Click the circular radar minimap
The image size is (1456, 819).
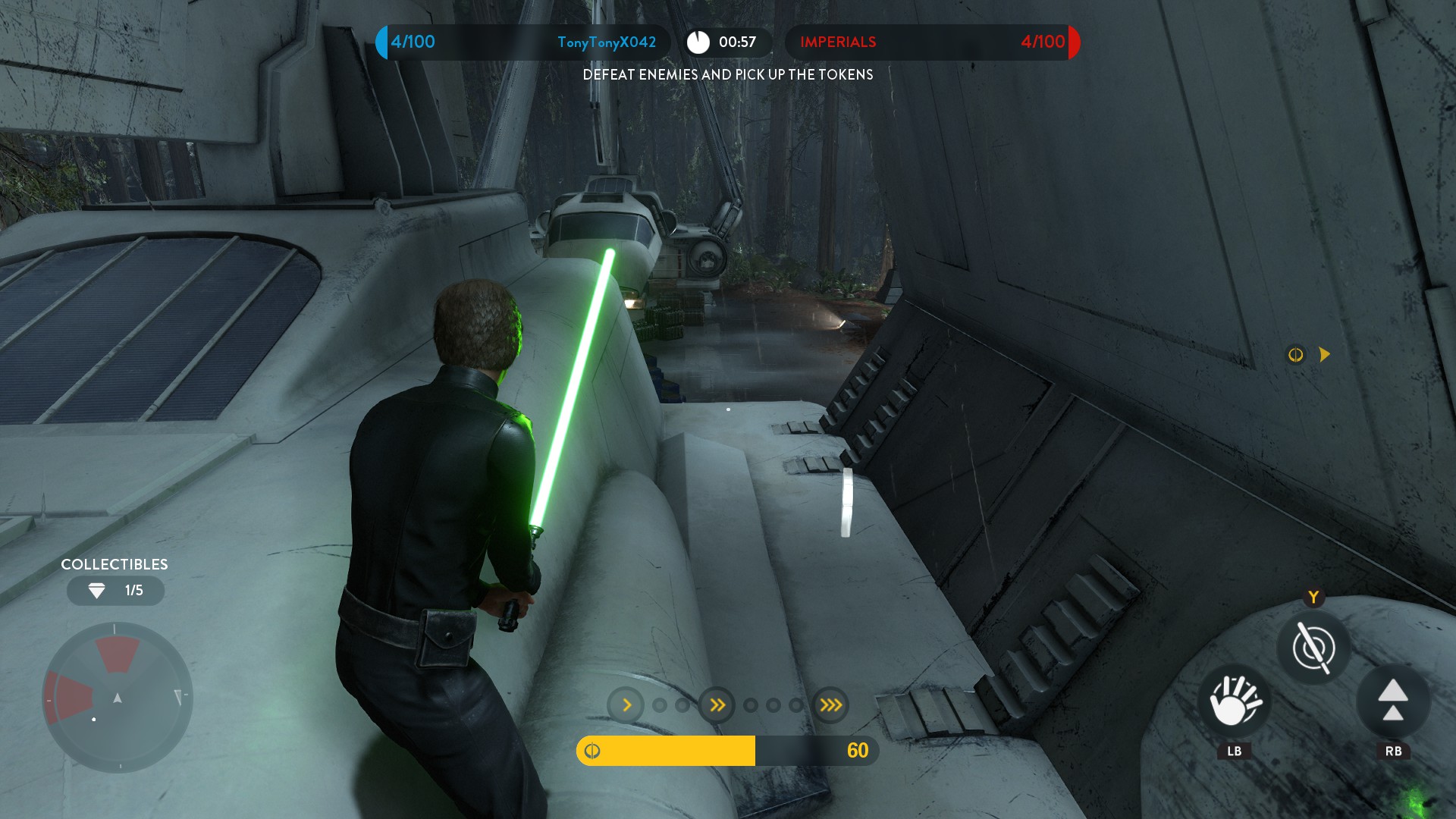118,697
